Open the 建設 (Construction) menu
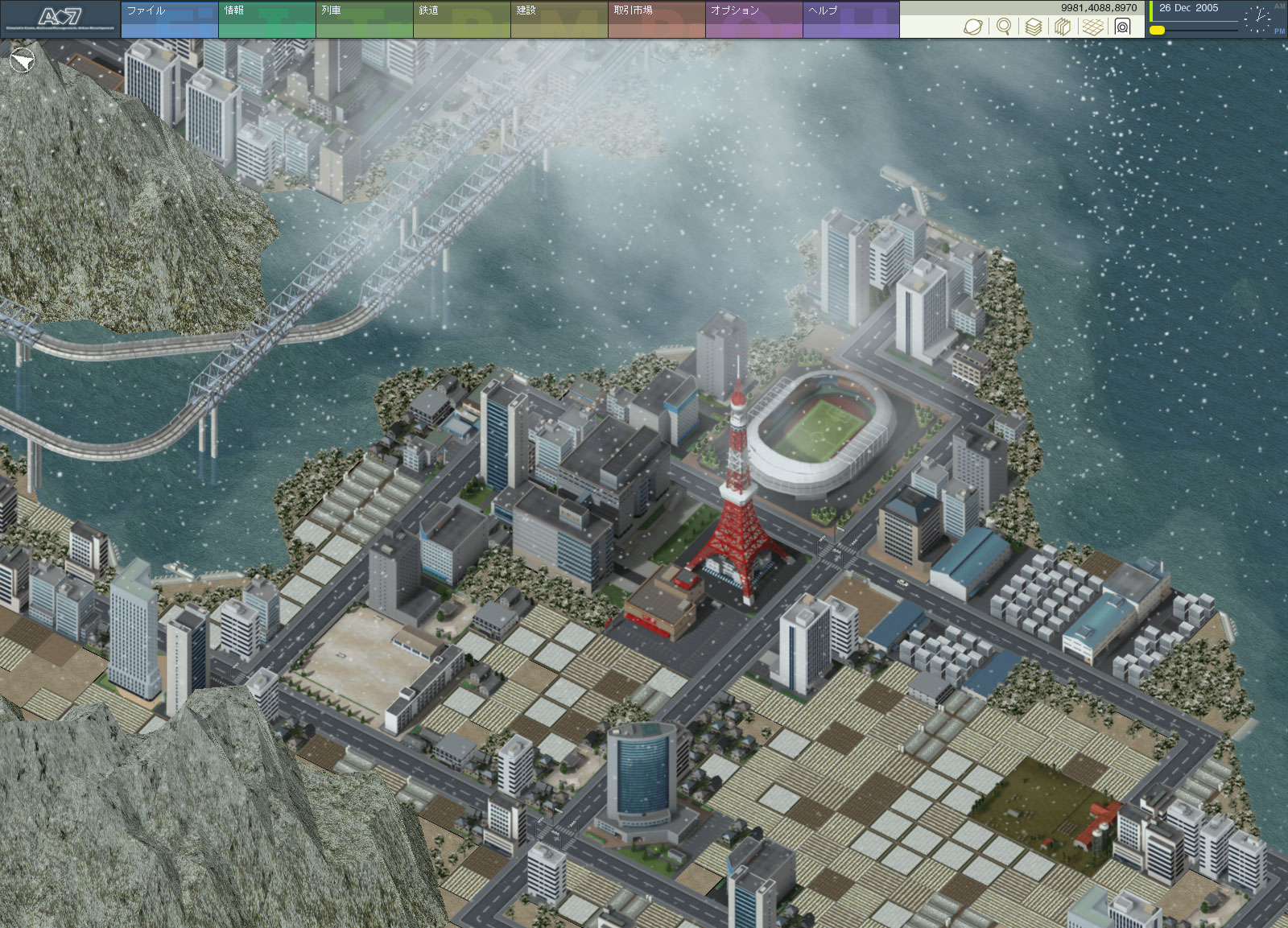Screen dimensions: 1288x928 (559, 19)
